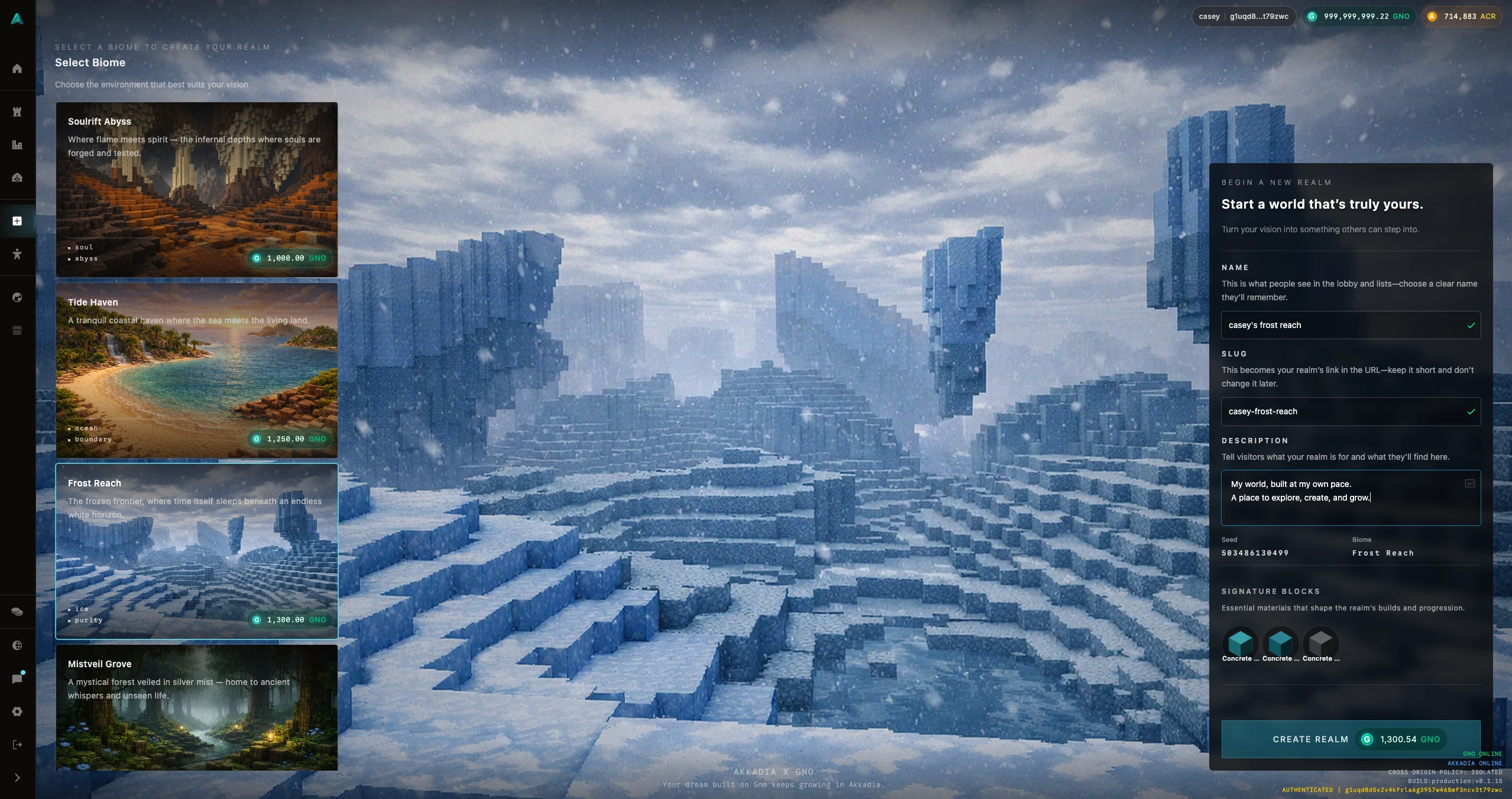The height and width of the screenshot is (799, 1512).
Task: Select the Soulrift Abyss biome card
Action: coord(196,190)
